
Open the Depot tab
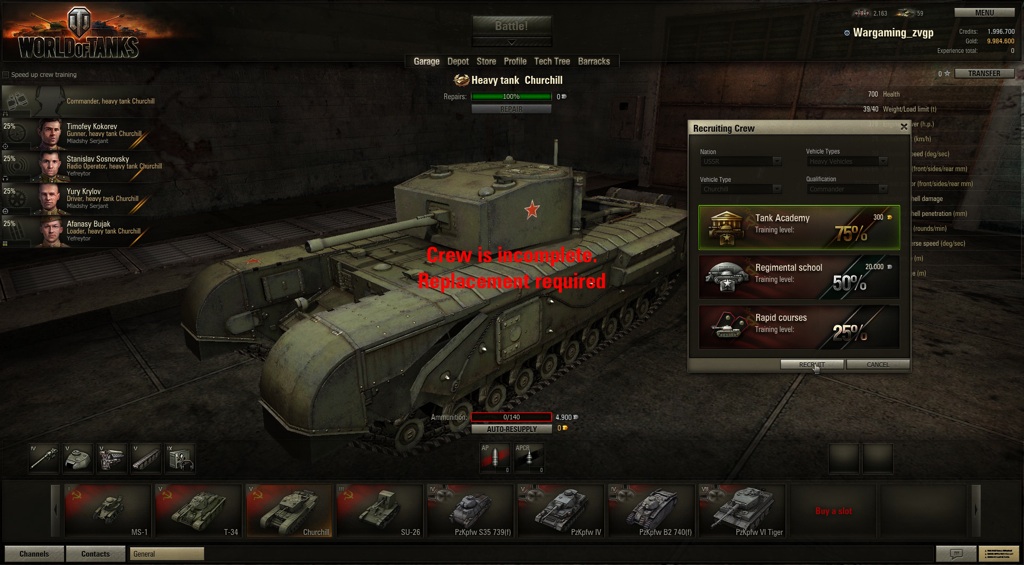pyautogui.click(x=458, y=61)
